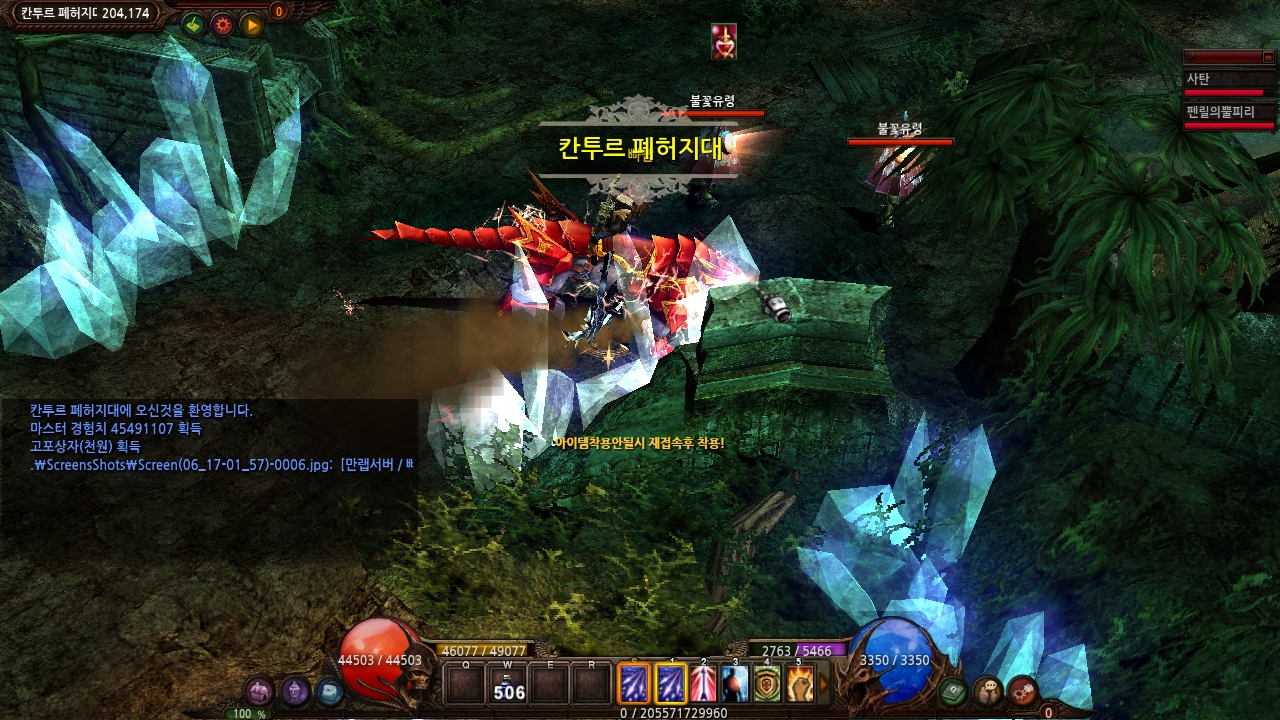
Task: Open the blue scroll icon beside the health orb
Action: tap(328, 690)
